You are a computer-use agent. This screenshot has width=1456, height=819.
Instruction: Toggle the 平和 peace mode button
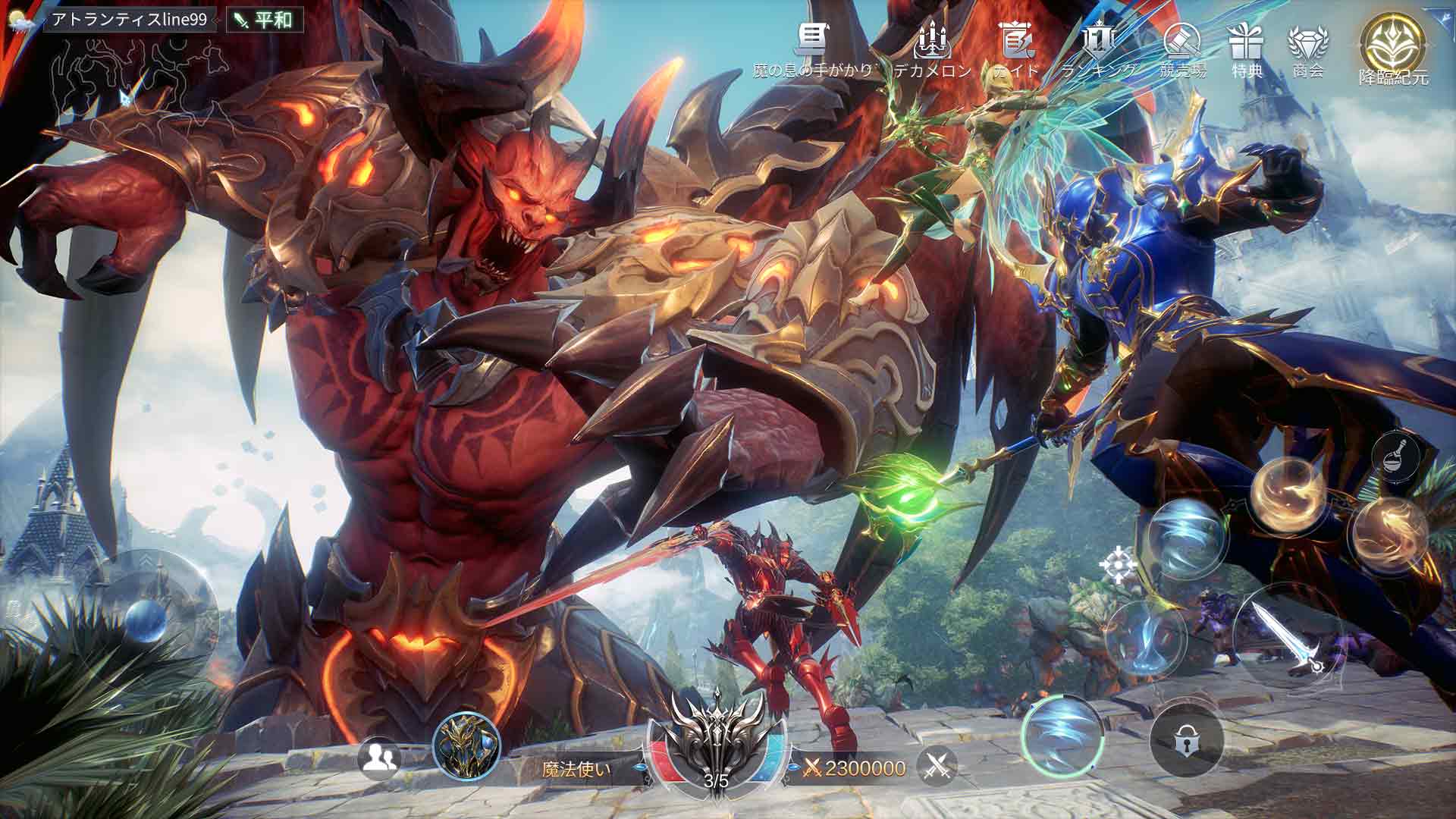(x=265, y=20)
